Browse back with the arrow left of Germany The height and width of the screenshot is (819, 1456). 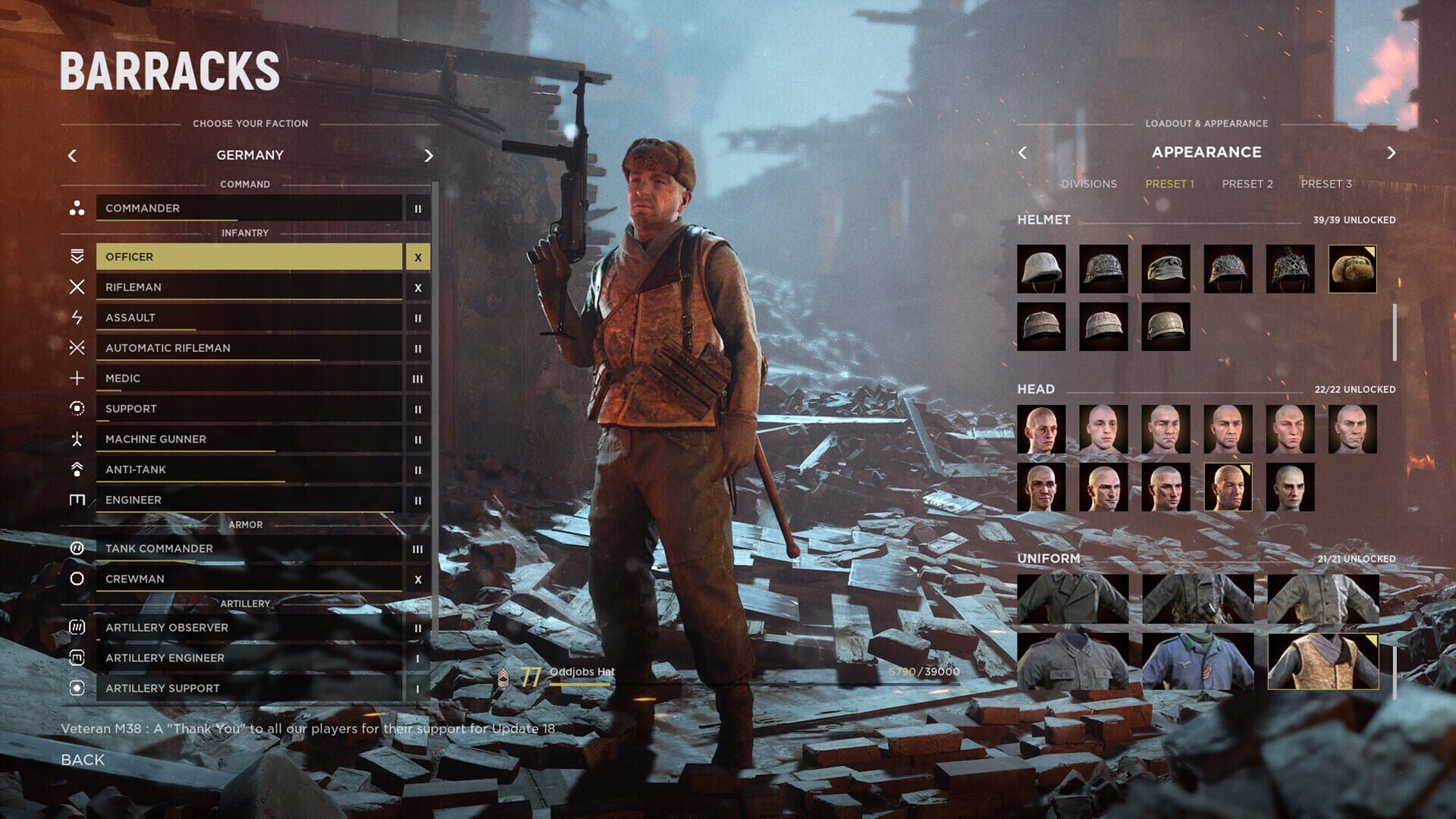pyautogui.click(x=72, y=155)
